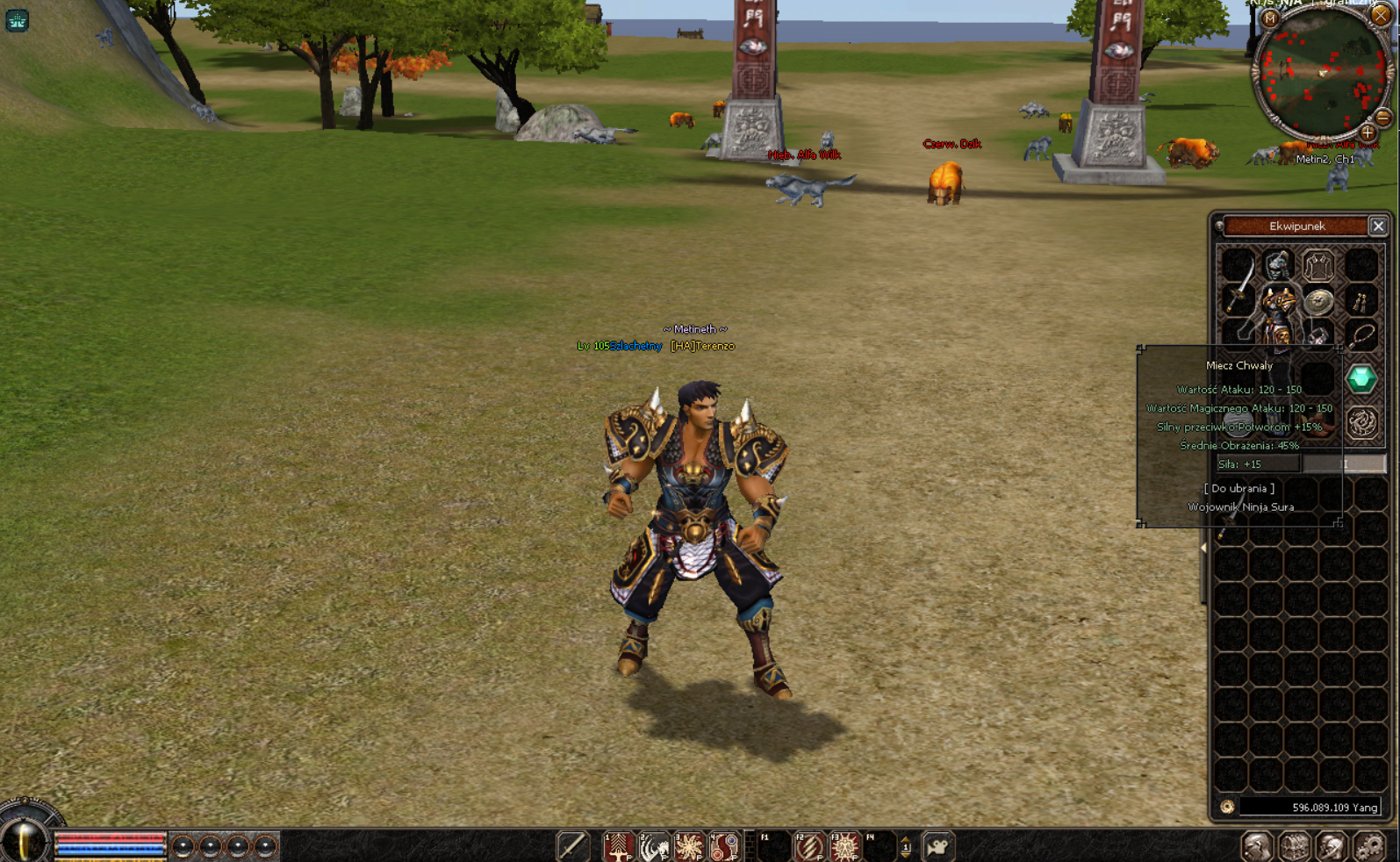Select the equipped helmet slot
1400x862 pixels.
pos(1278,263)
